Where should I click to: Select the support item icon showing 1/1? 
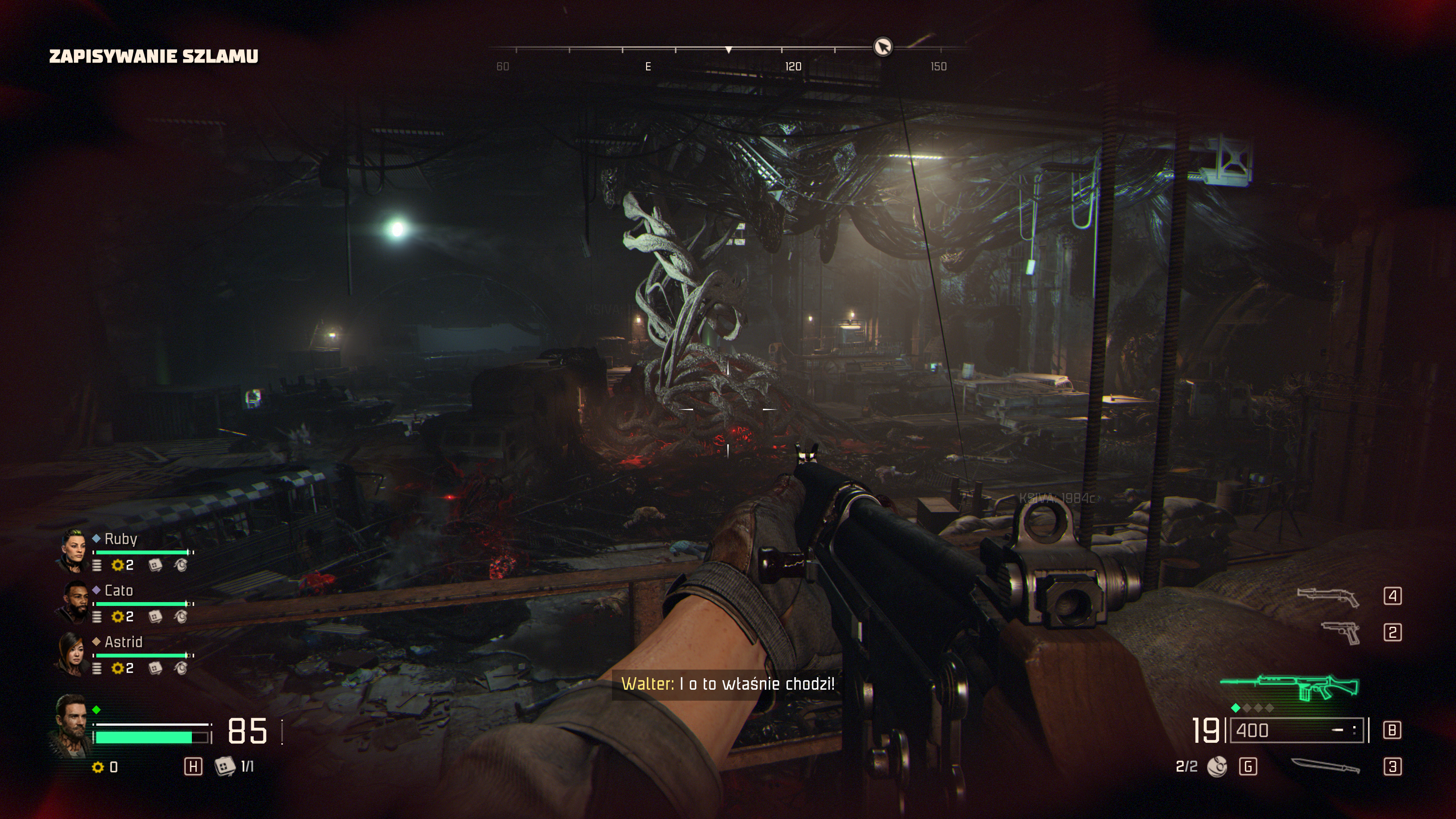coord(225,766)
